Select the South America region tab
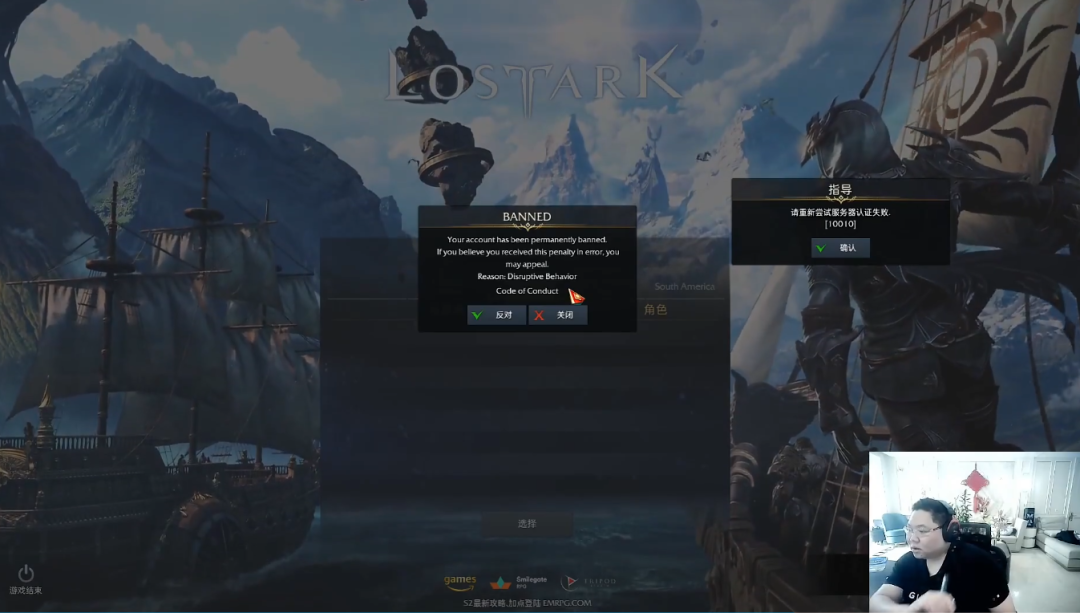This screenshot has height=613, width=1080. 684,287
